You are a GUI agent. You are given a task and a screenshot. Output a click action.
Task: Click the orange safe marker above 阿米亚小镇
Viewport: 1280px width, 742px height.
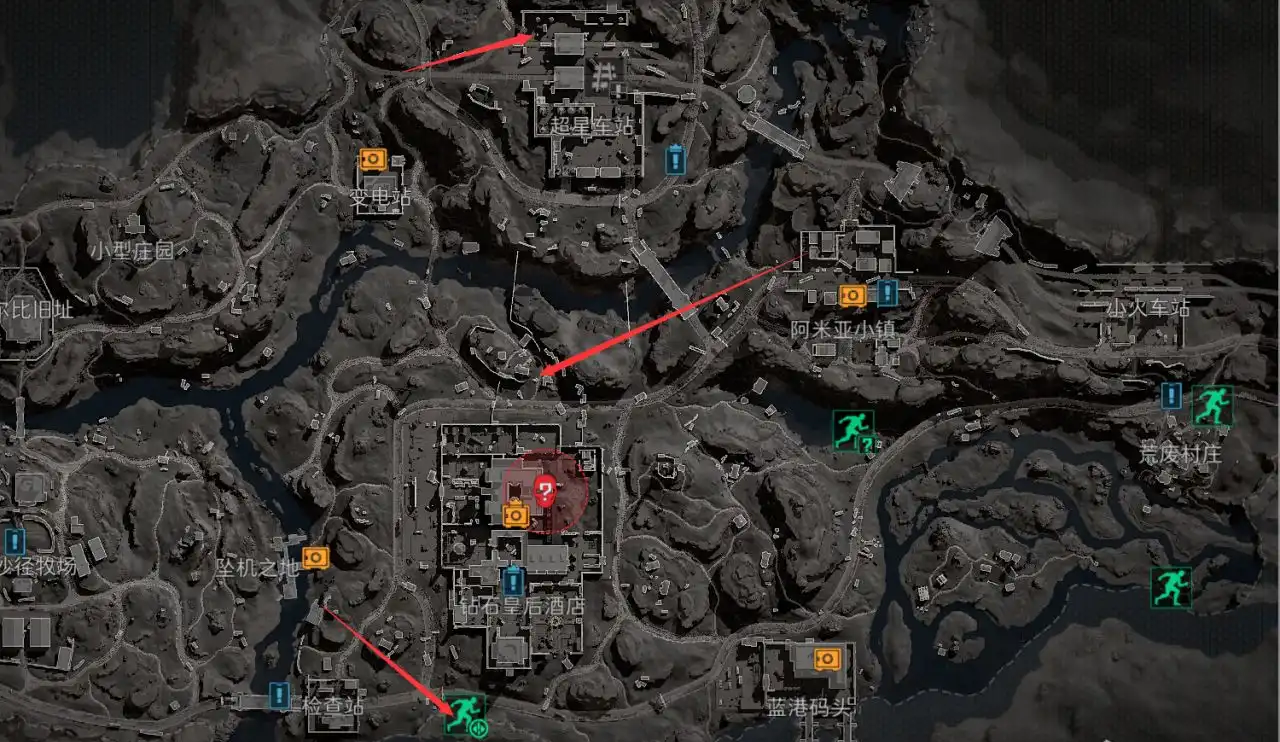[x=852, y=295]
